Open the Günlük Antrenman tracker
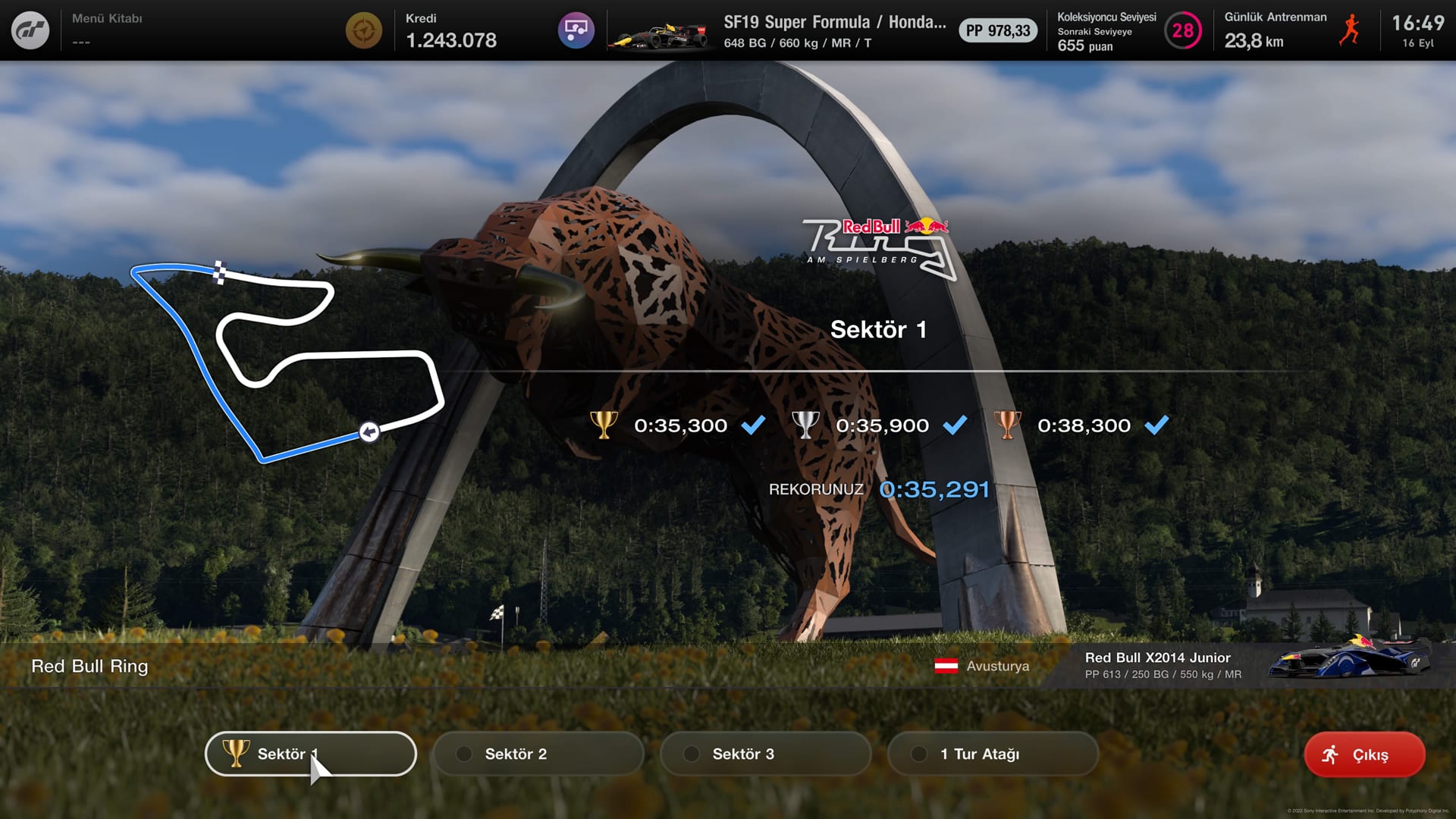This screenshot has height=819, width=1456. click(1289, 30)
